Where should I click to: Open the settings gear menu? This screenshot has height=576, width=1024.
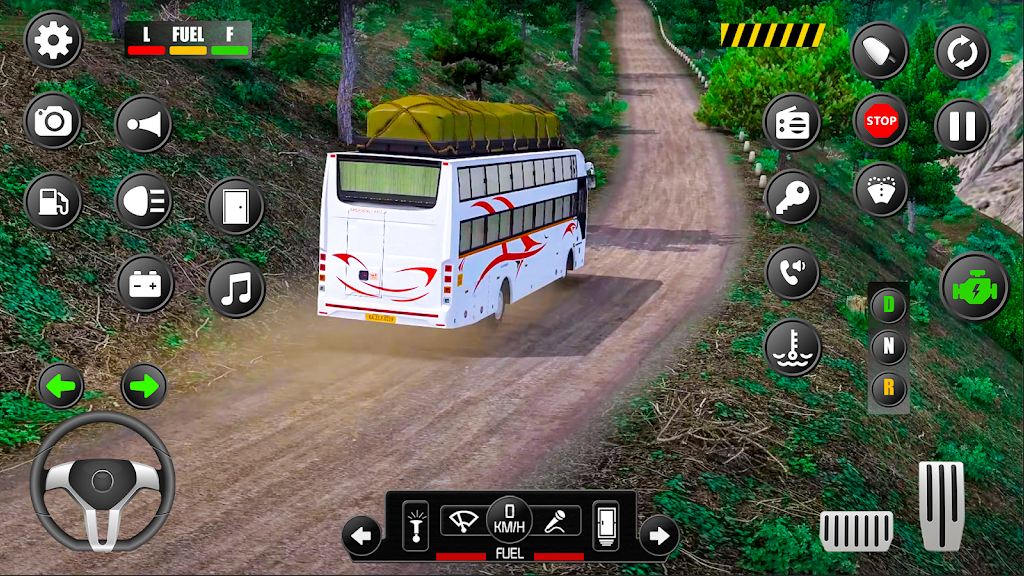52,40
